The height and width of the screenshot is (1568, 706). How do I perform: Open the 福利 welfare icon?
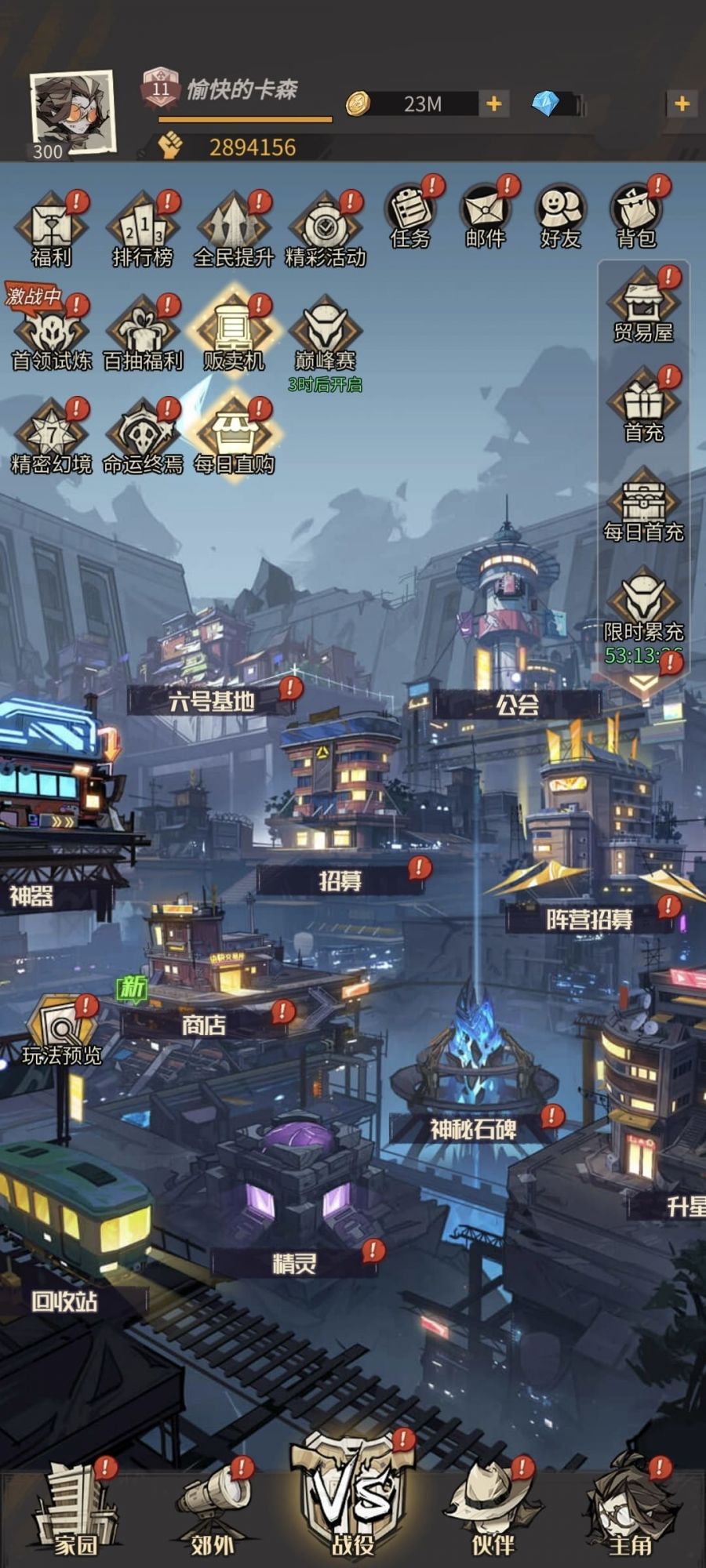tap(51, 229)
